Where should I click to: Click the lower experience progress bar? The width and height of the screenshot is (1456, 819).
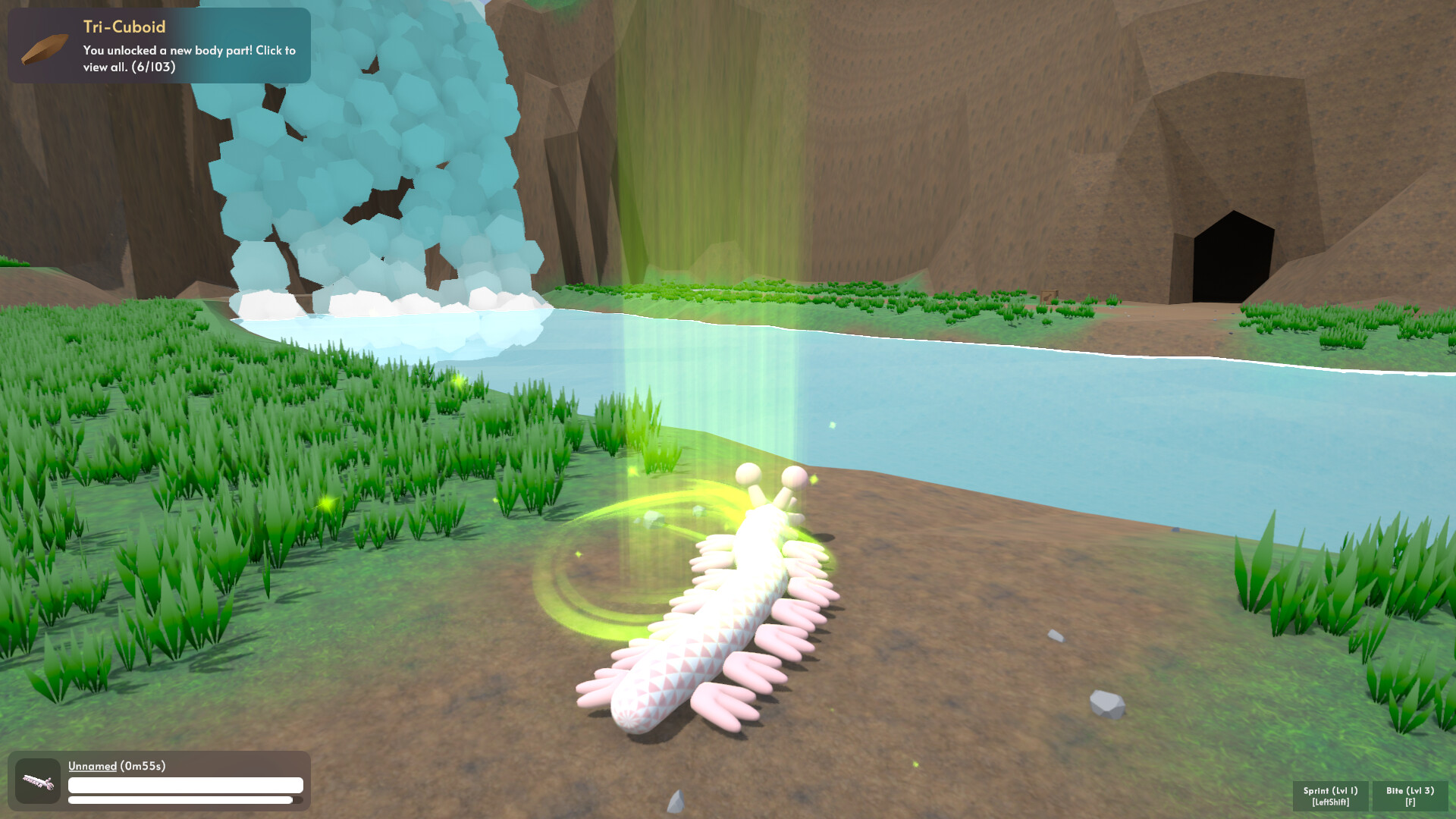184,800
